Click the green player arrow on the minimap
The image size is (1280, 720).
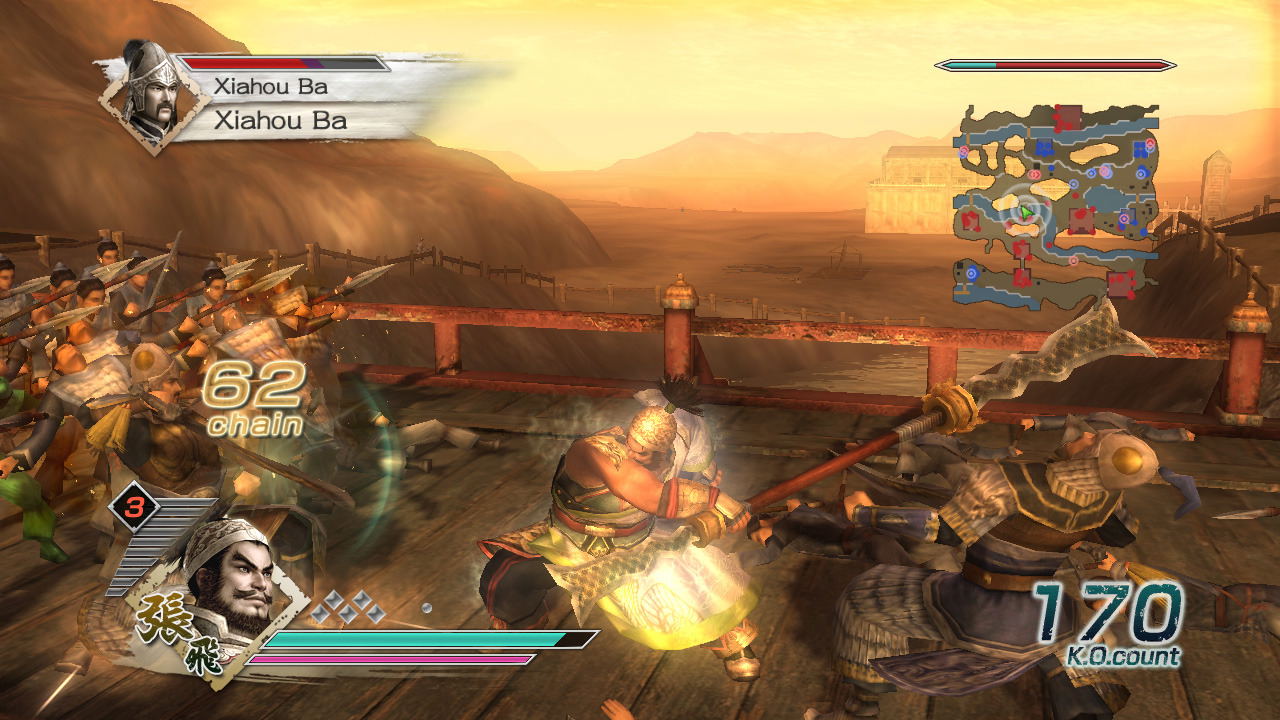1025,212
